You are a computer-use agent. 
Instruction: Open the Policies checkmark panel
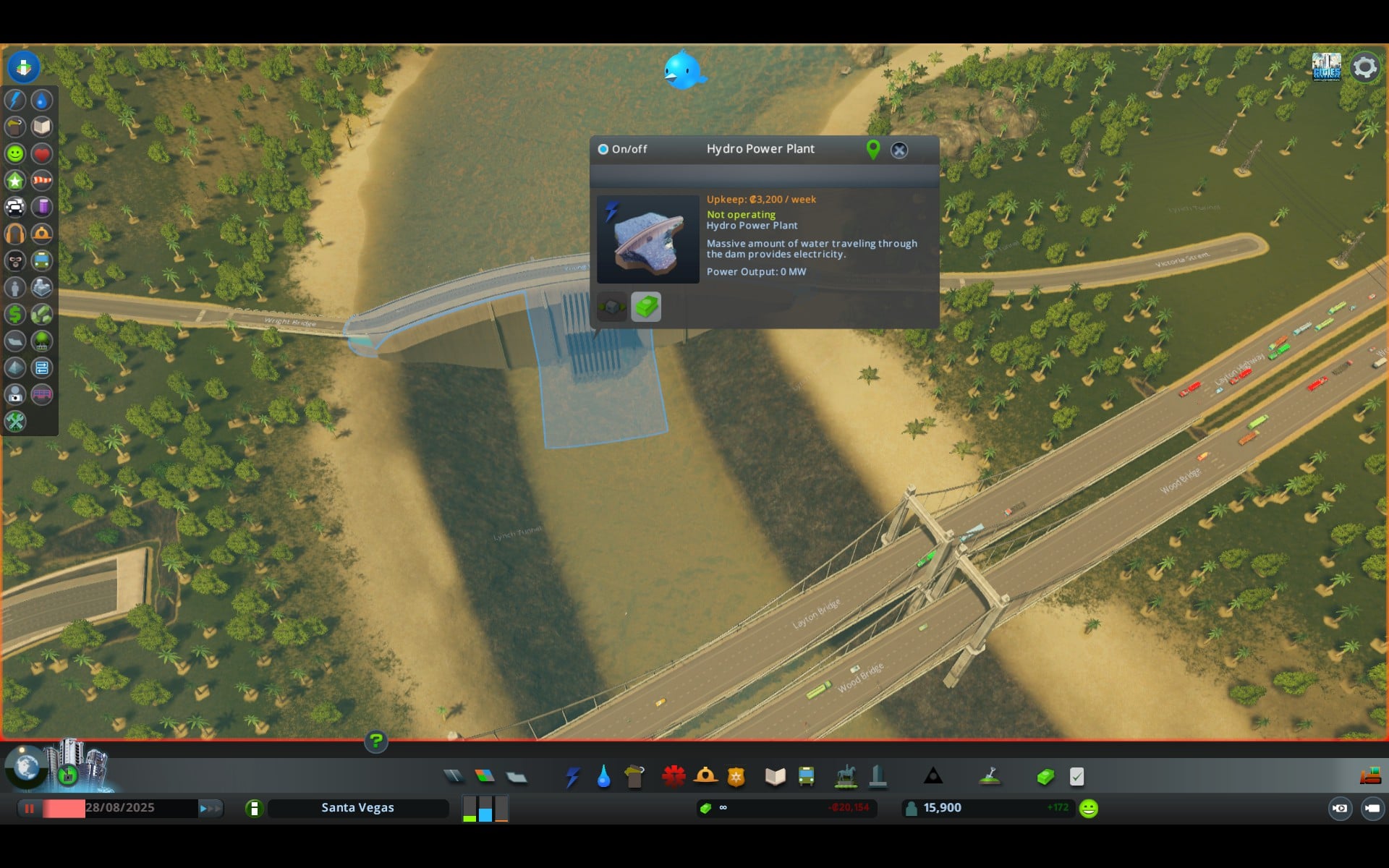coord(1076,777)
